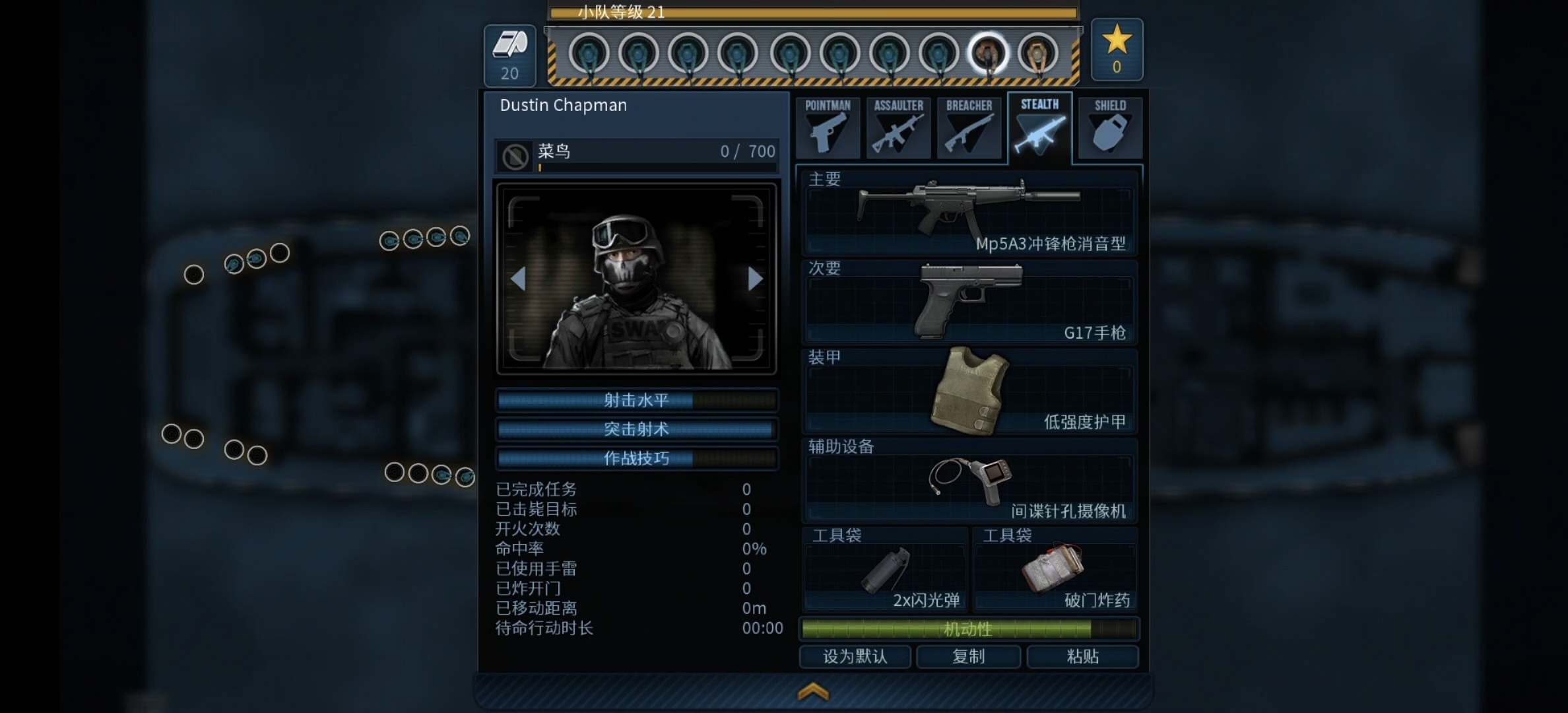Select the highlighted squad member portrait
The image size is (1568, 713).
click(x=988, y=53)
